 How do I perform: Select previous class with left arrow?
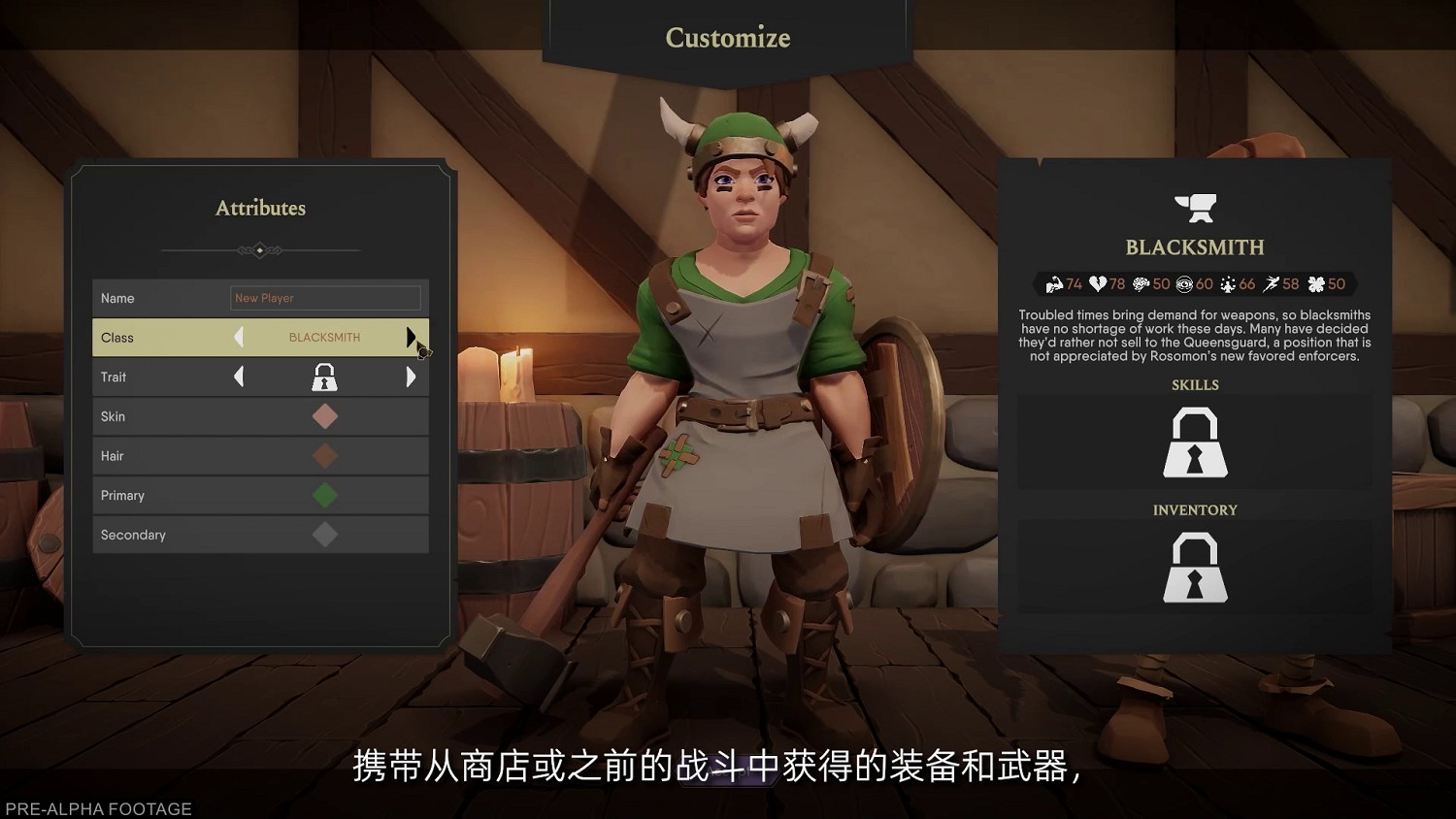[x=239, y=337]
